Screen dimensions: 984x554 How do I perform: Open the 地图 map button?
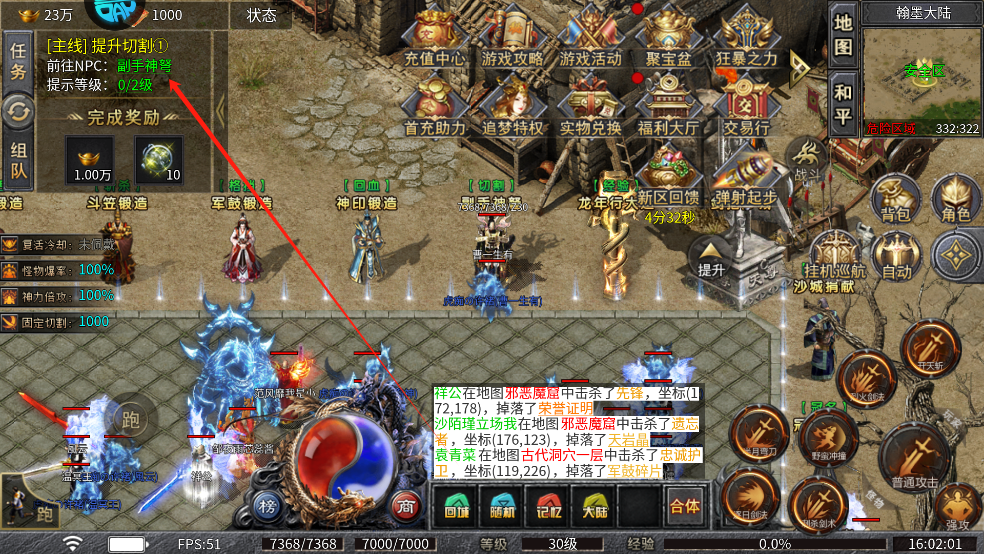tap(844, 35)
